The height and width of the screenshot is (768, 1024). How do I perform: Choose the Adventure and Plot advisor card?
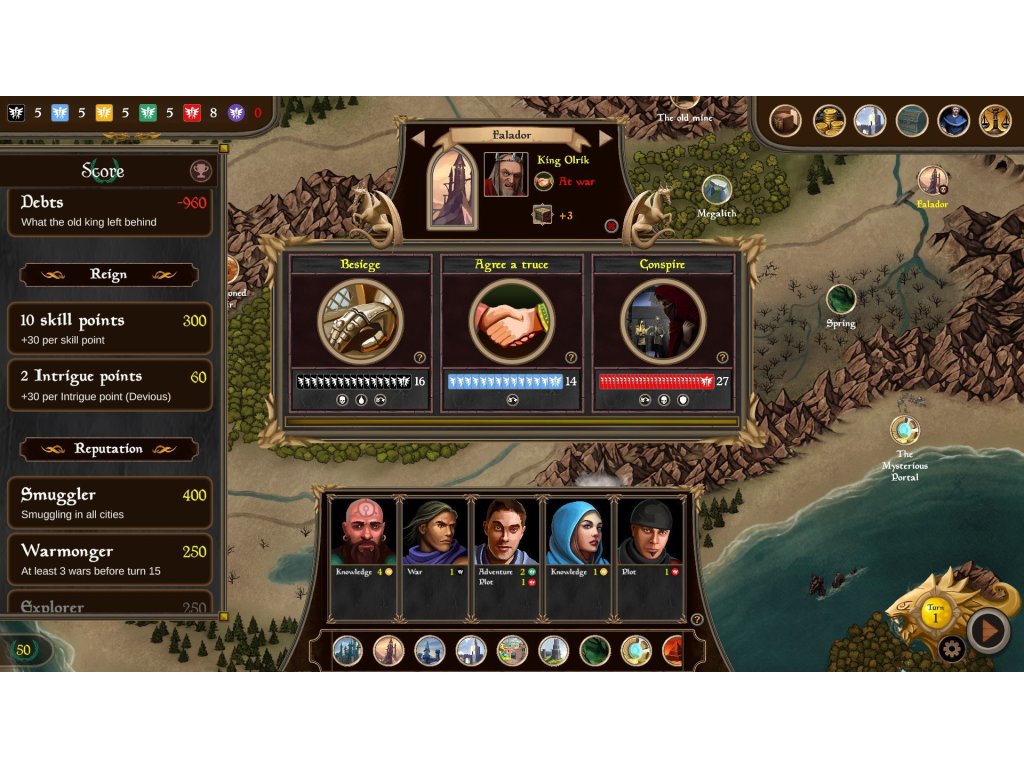pos(506,555)
